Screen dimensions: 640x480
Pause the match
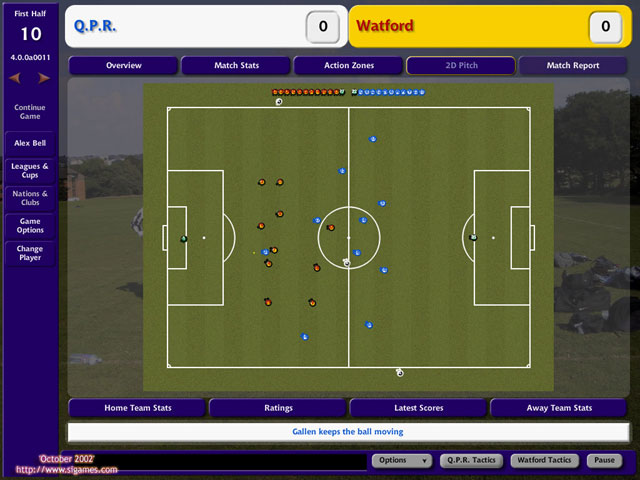[603, 461]
